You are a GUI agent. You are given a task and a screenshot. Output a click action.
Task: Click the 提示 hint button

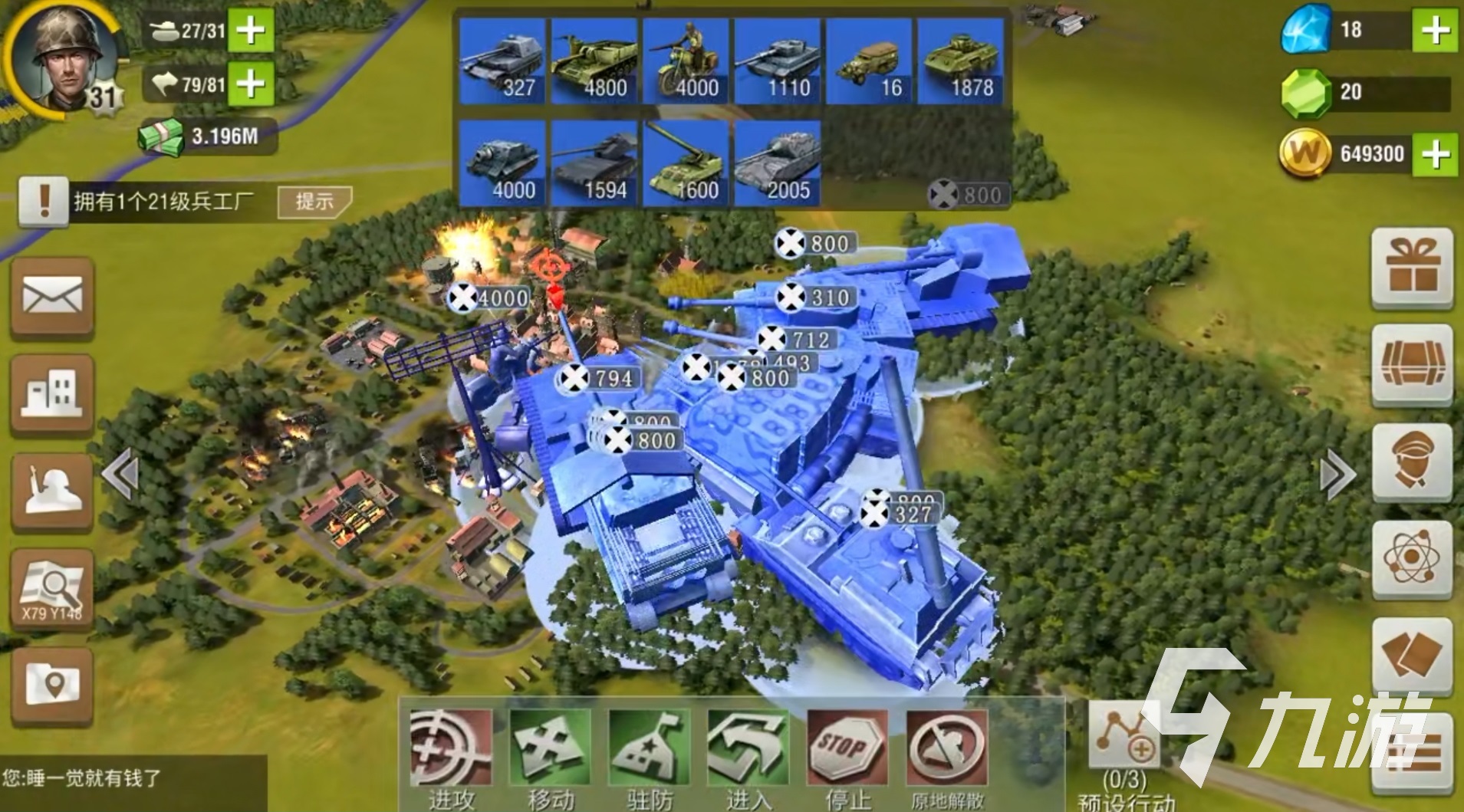click(x=314, y=202)
